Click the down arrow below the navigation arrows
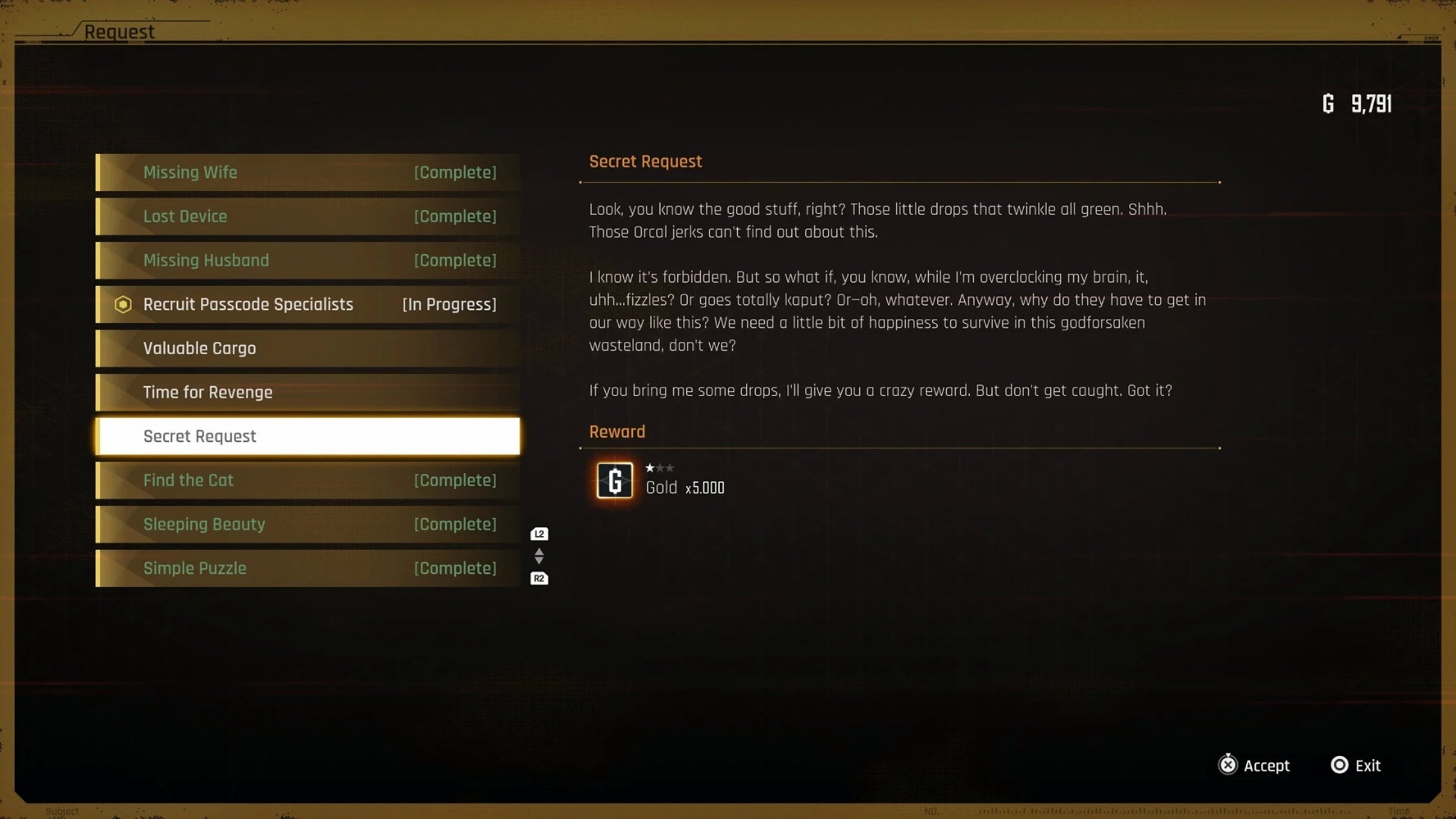Viewport: 1456px width, 819px height. [538, 561]
